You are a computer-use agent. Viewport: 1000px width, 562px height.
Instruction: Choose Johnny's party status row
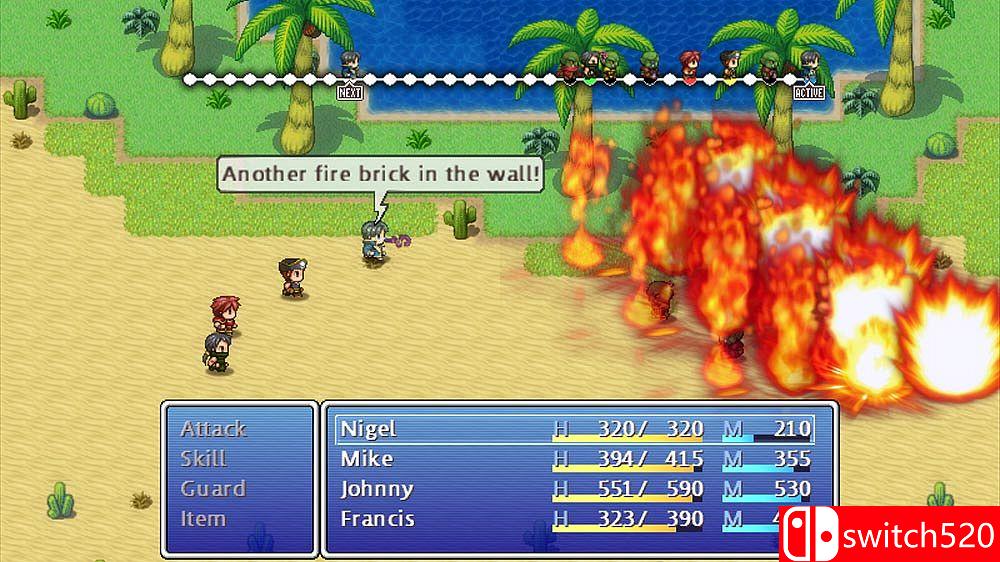[x=575, y=489]
